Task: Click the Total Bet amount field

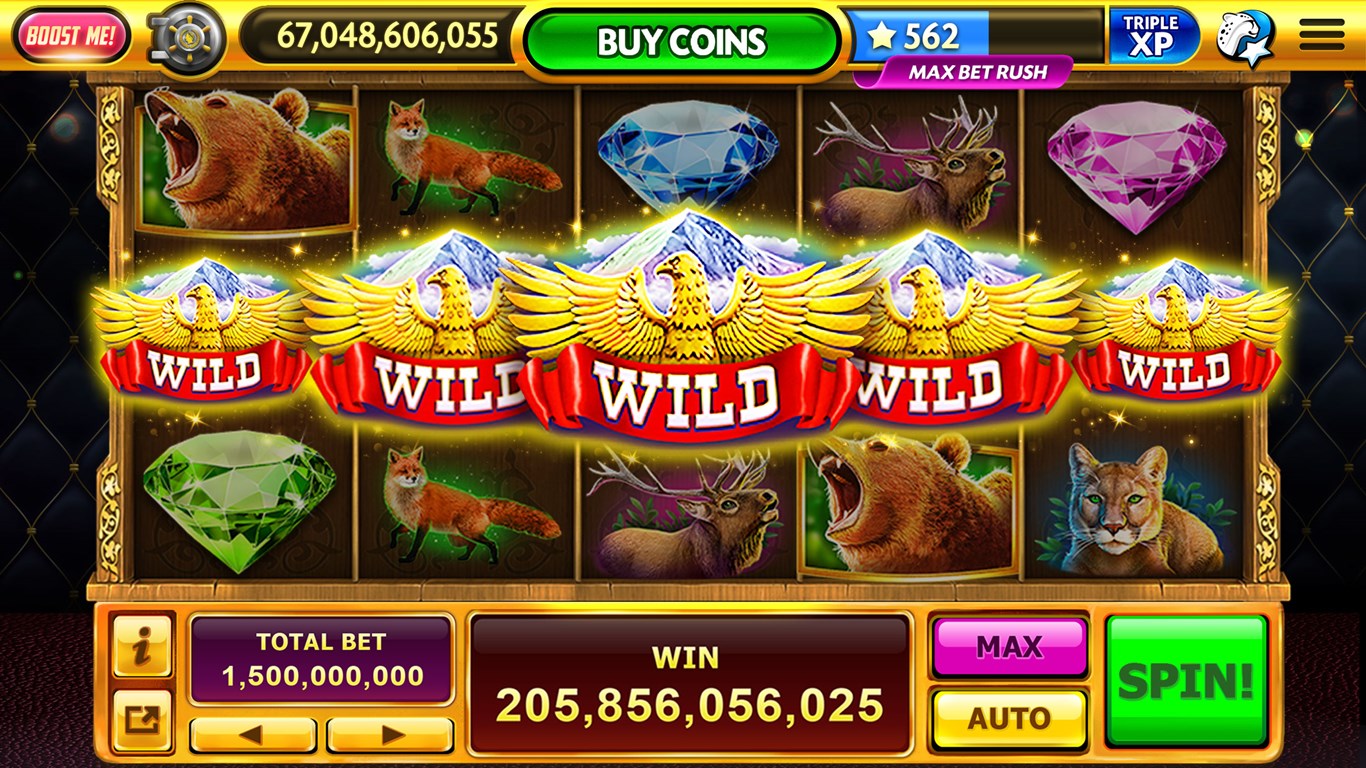Action: [x=322, y=660]
